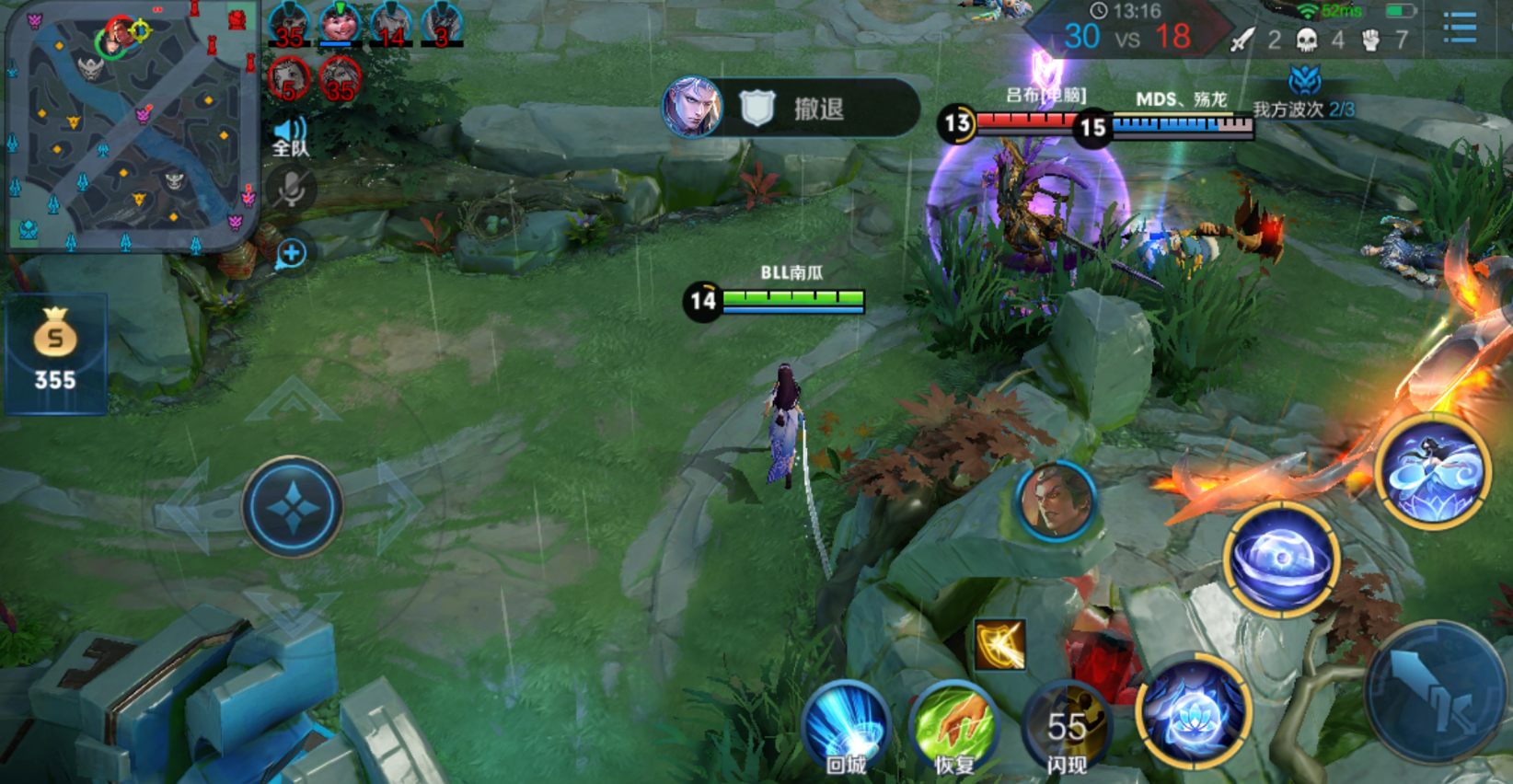This screenshot has width=1513, height=784.
Task: Toggle the team voice speaker (全队)
Action: pyautogui.click(x=291, y=137)
